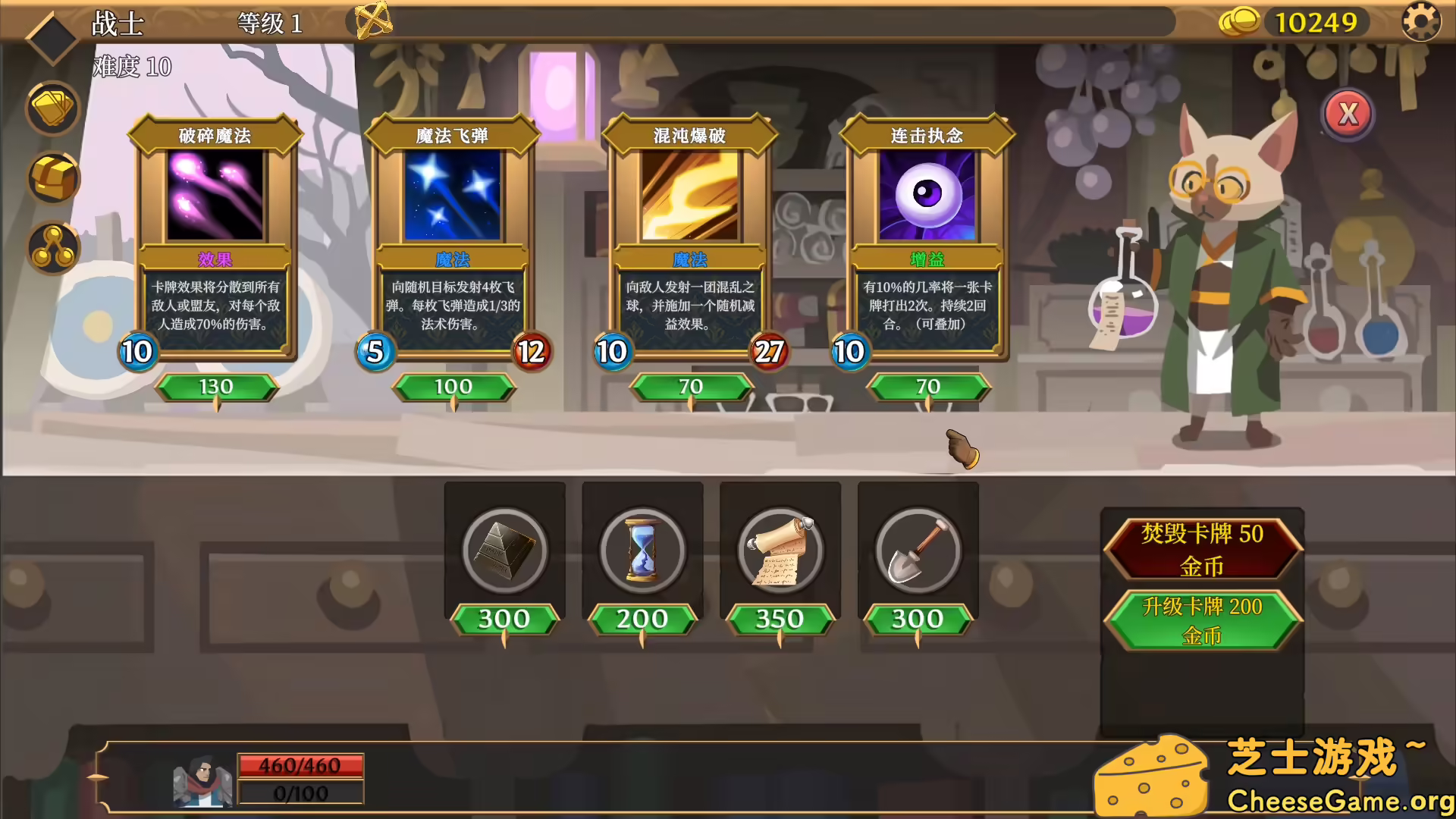Click the red health bar showing 460/460
Screen dimensions: 1456x819
[300, 765]
